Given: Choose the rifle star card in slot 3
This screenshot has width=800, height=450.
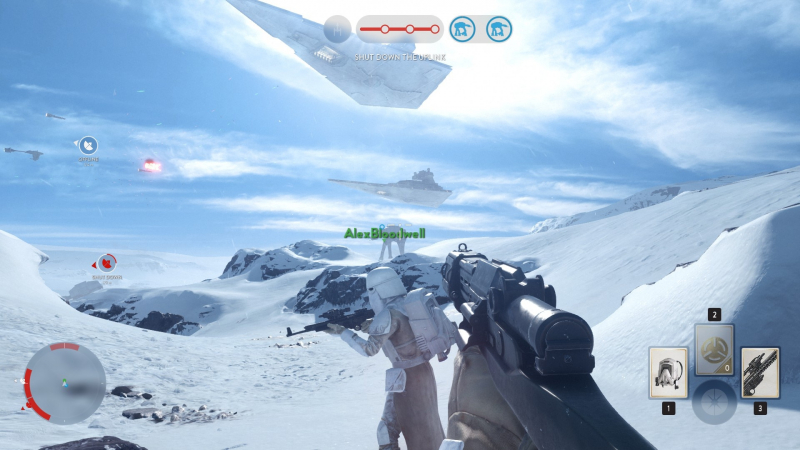Looking at the screenshot, I should pos(760,372).
